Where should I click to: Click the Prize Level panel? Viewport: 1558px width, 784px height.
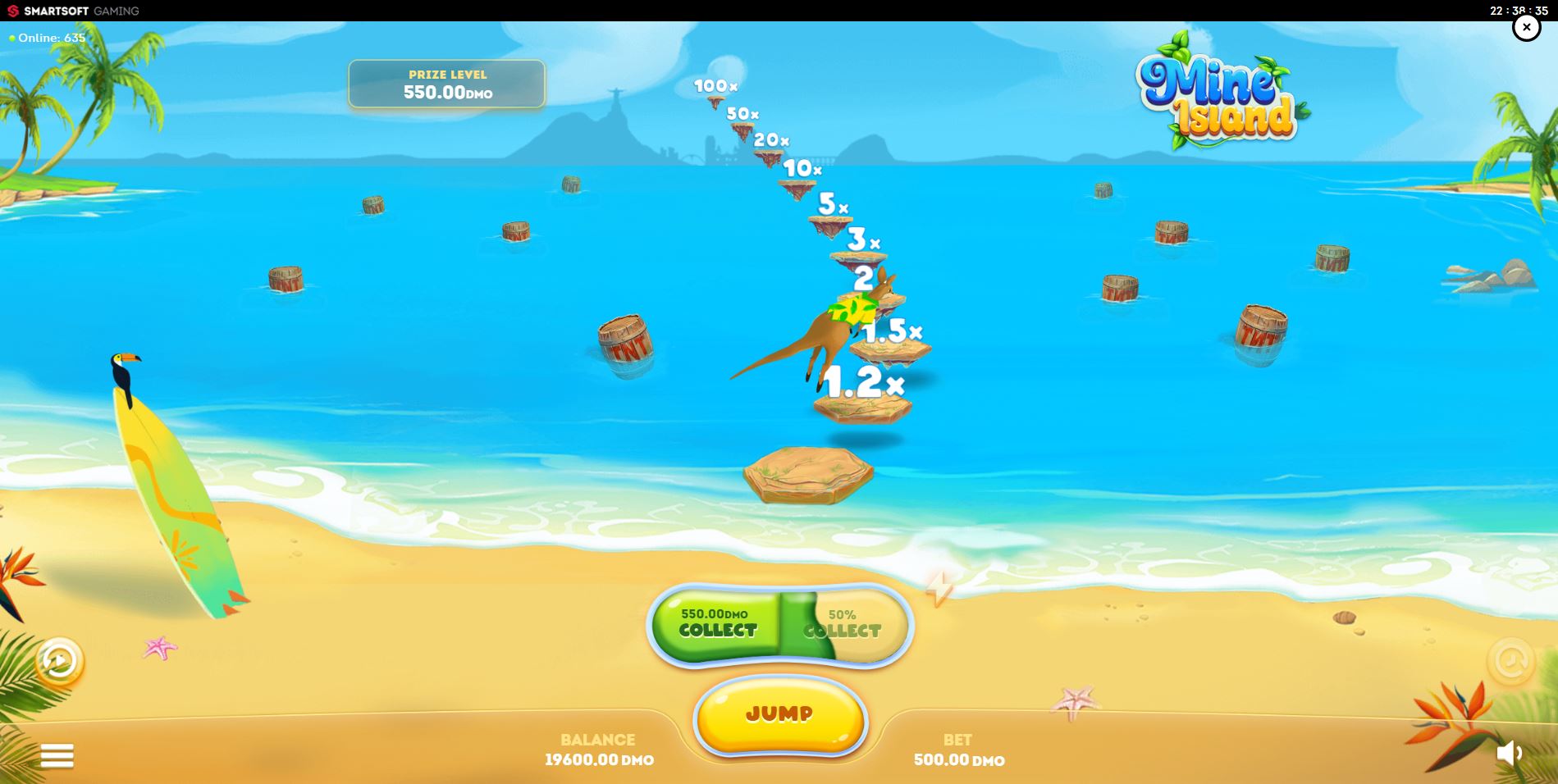[x=446, y=84]
